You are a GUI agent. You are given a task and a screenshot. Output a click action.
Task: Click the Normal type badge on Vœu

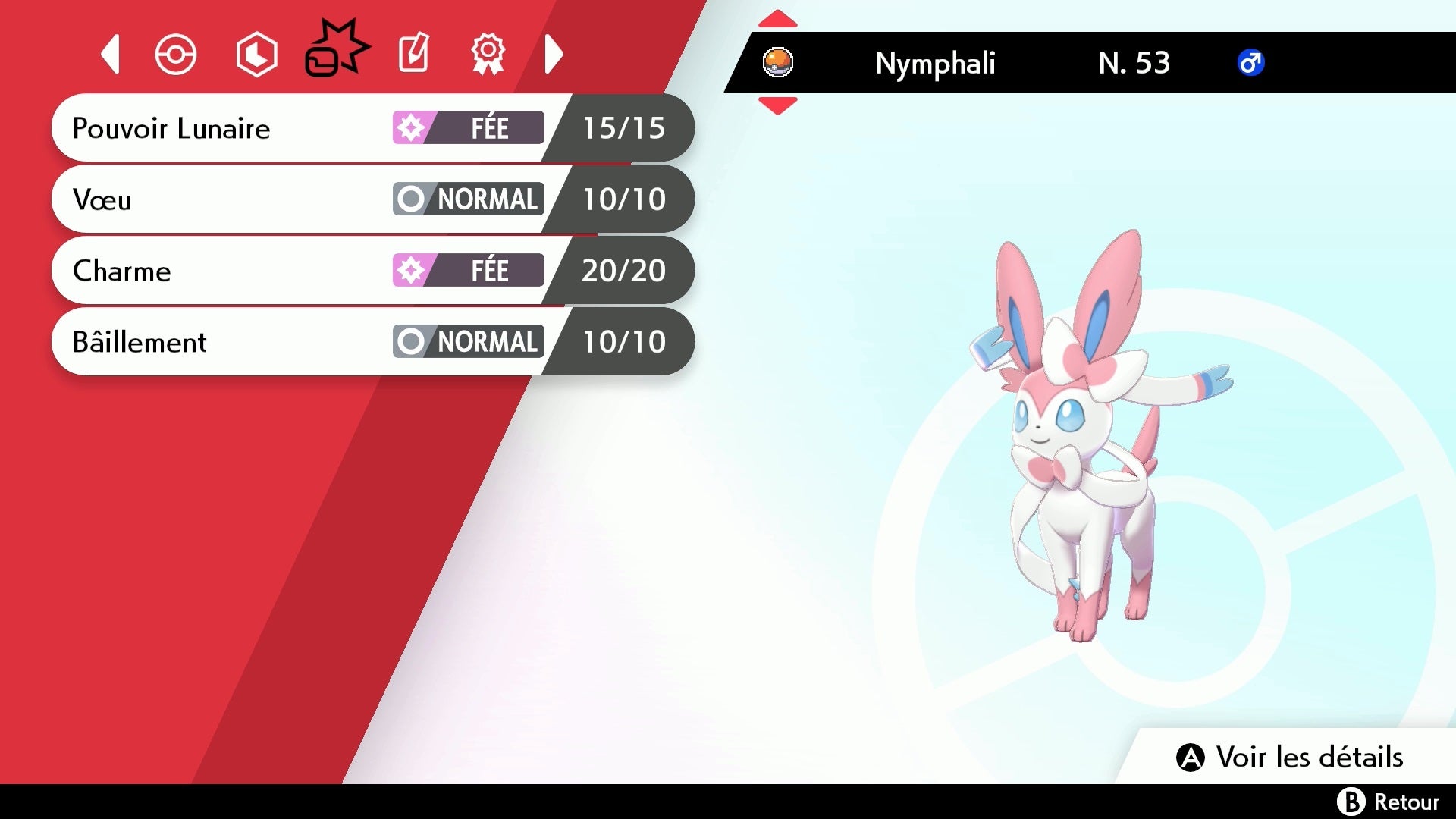click(467, 199)
